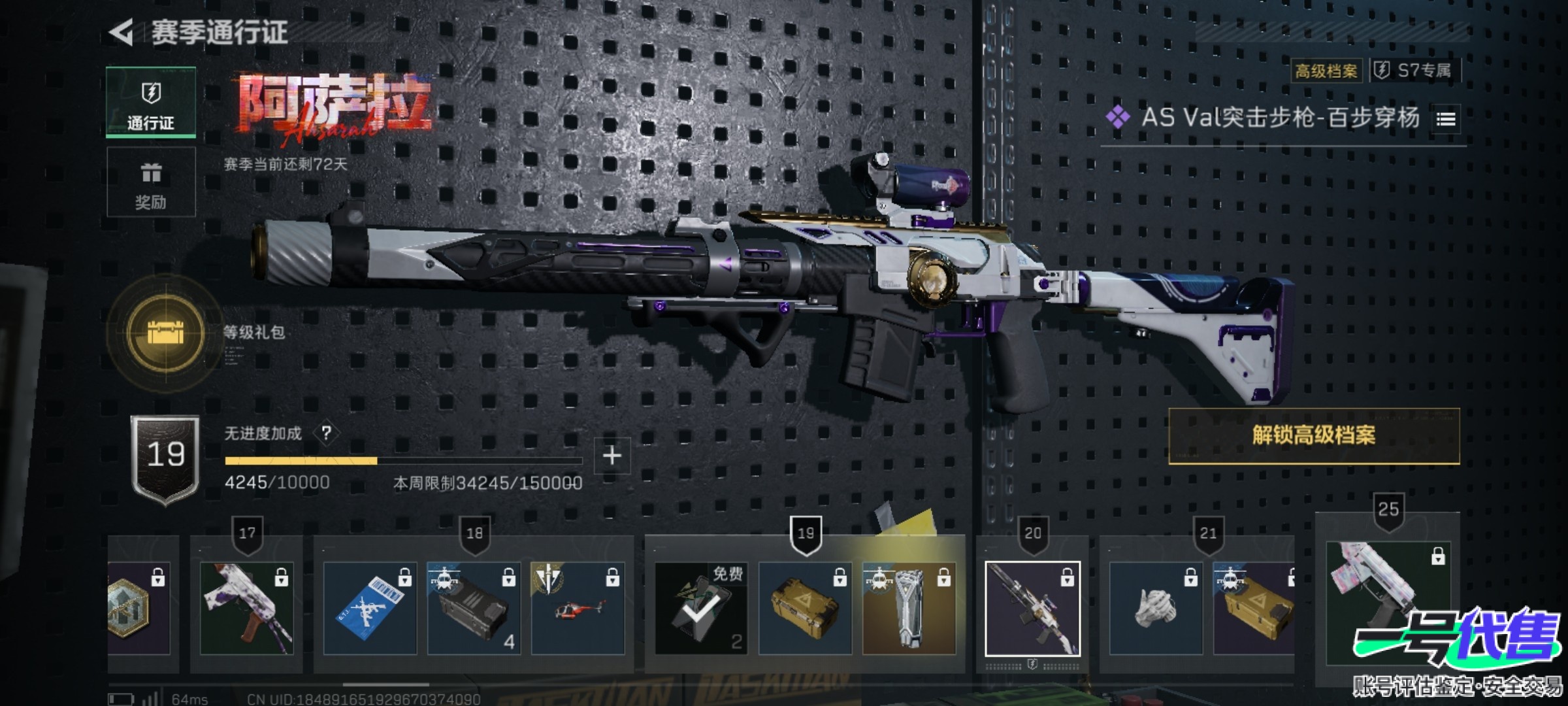Image resolution: width=1568 pixels, height=706 pixels.
Task: Select the red helicopter reward
Action: tap(578, 608)
